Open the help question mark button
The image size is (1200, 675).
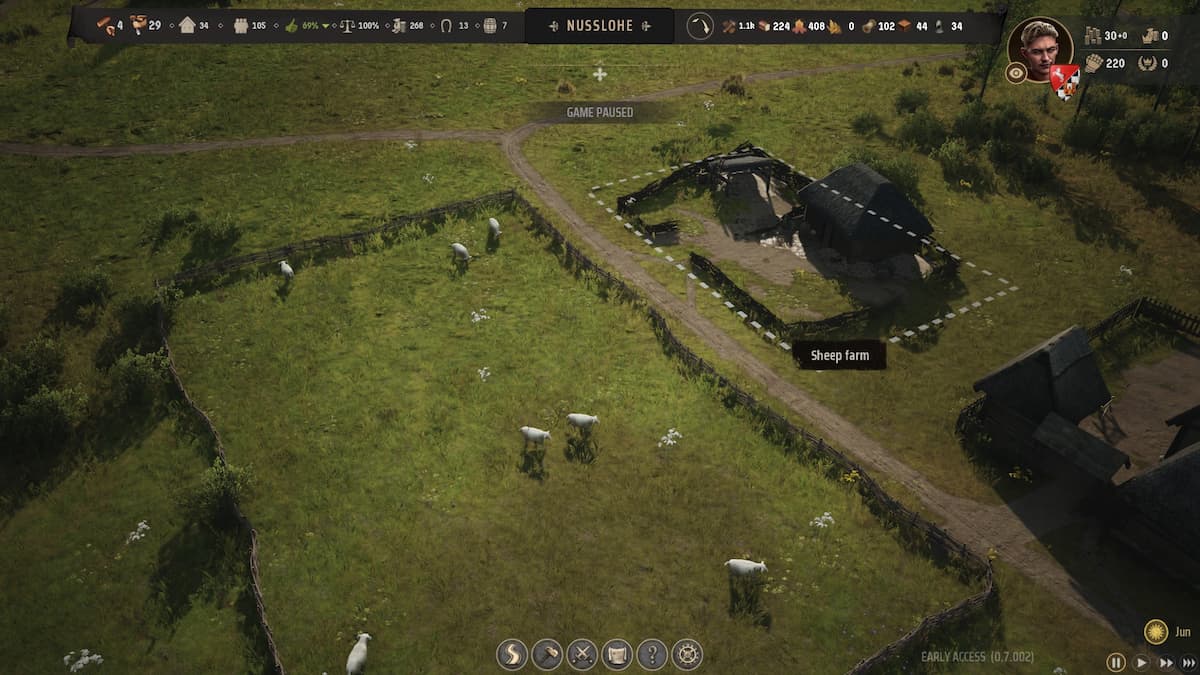[x=652, y=654]
